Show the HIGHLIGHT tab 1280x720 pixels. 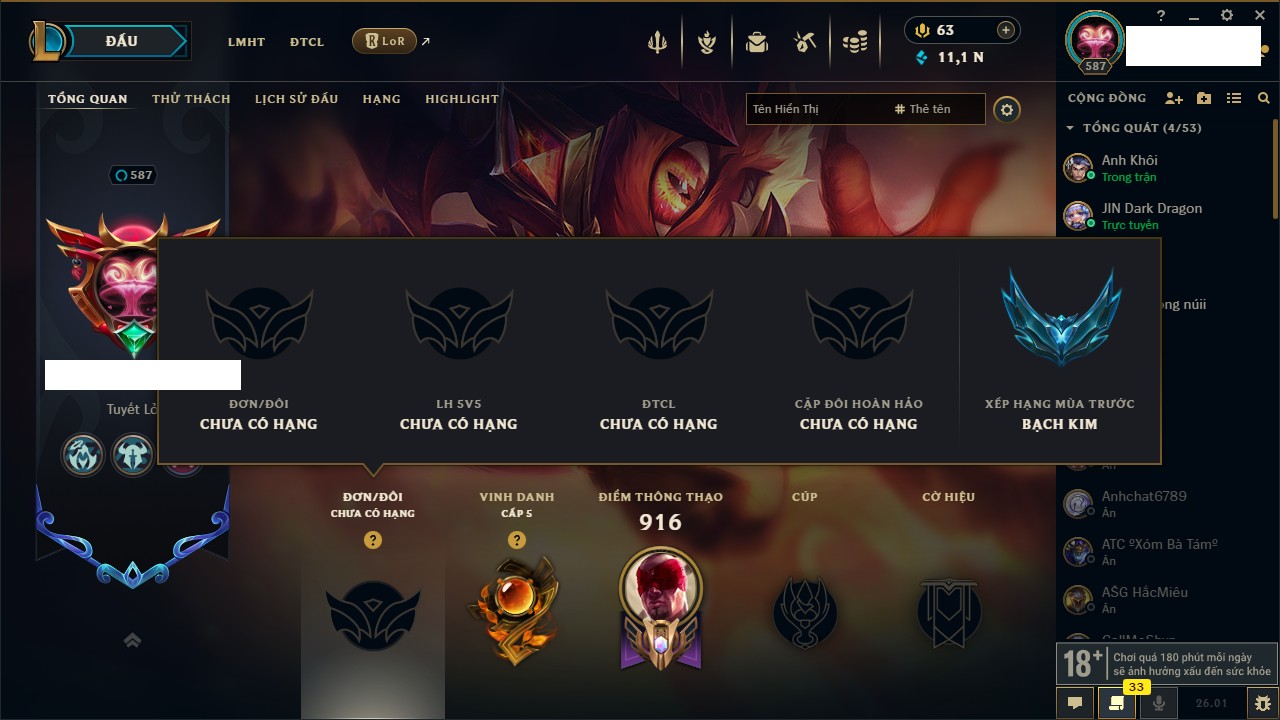[x=461, y=99]
